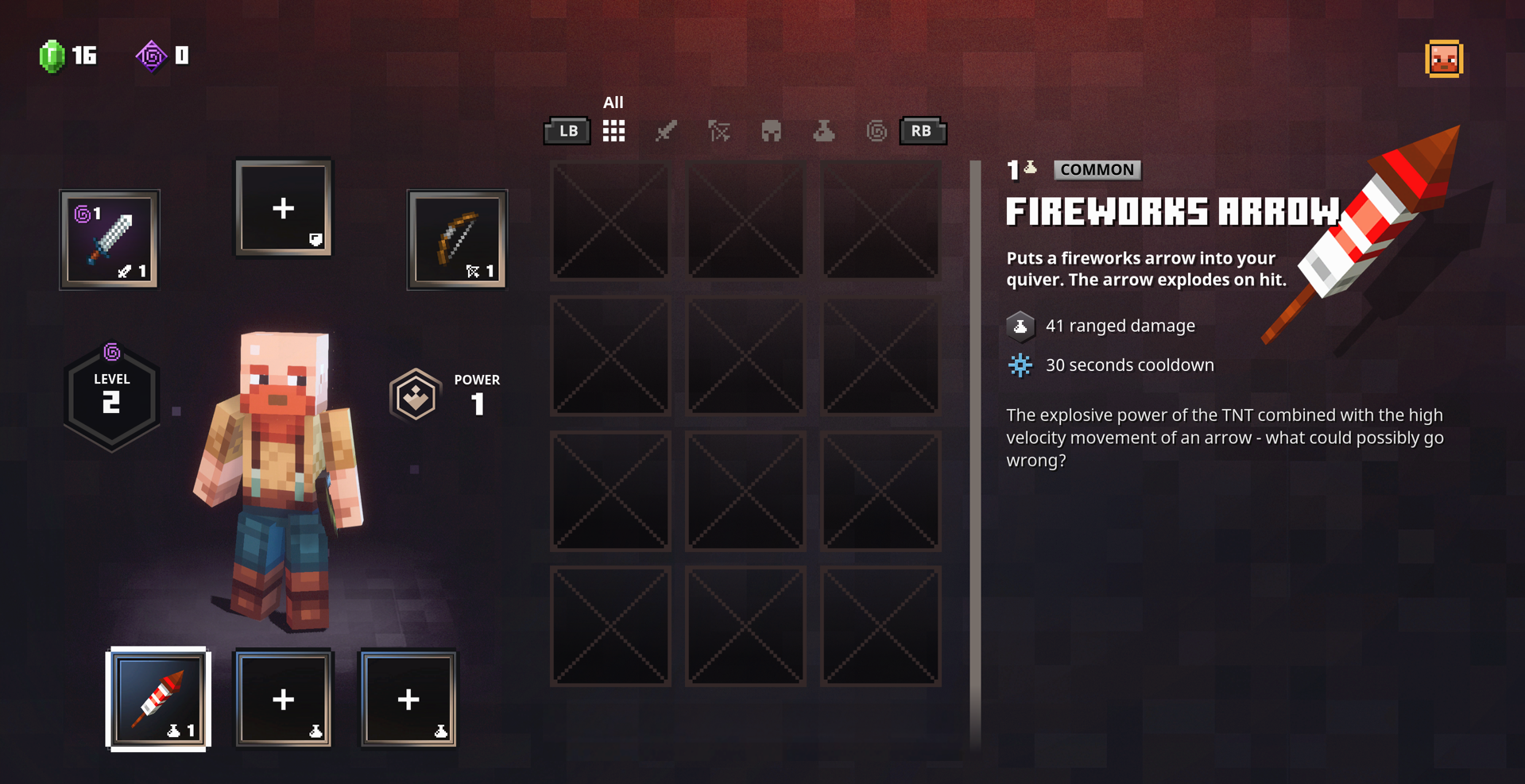Filter inventory by melee weapons
This screenshot has width=1525, height=784.
(666, 131)
